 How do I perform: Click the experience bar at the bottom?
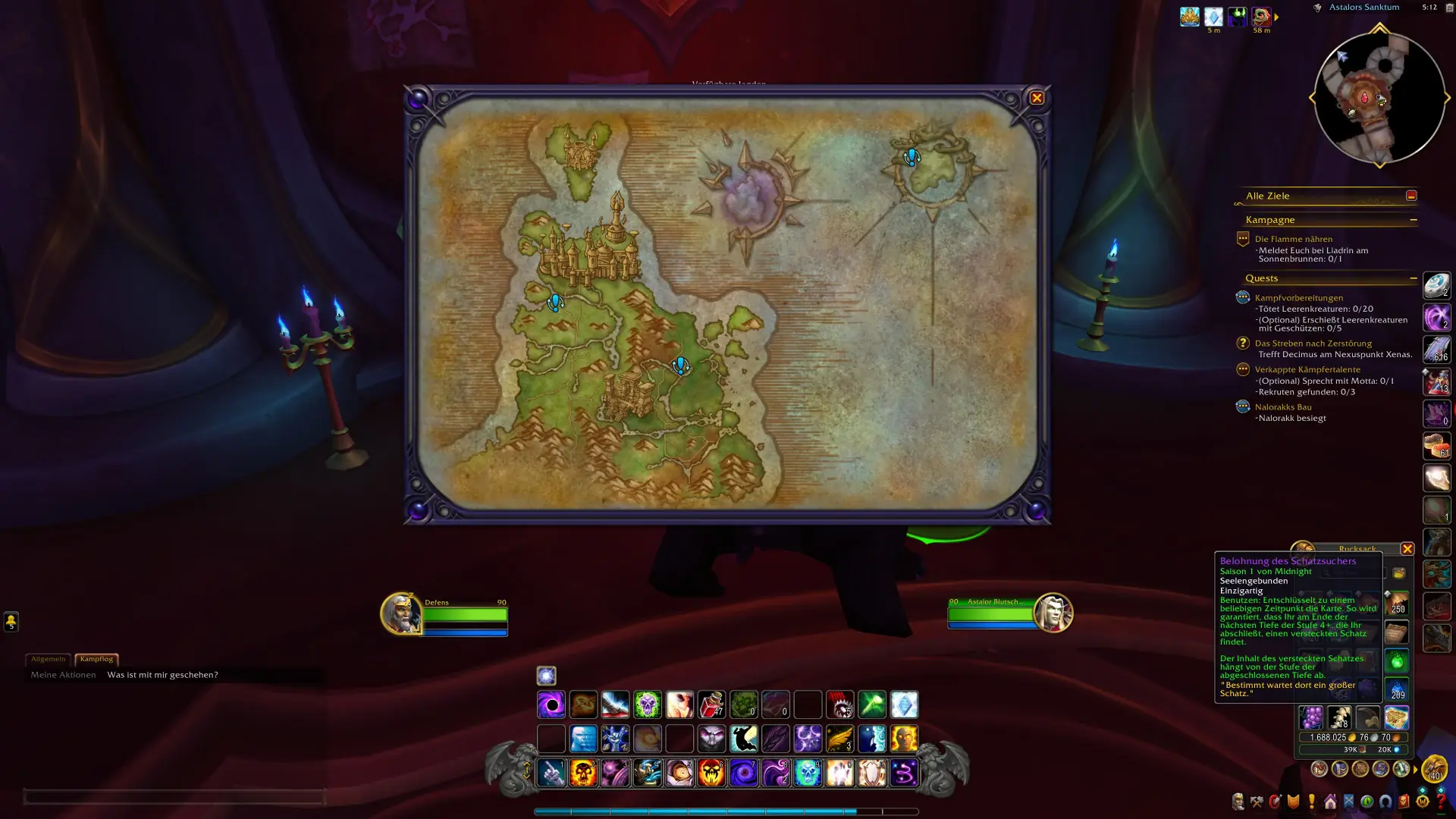click(x=728, y=810)
